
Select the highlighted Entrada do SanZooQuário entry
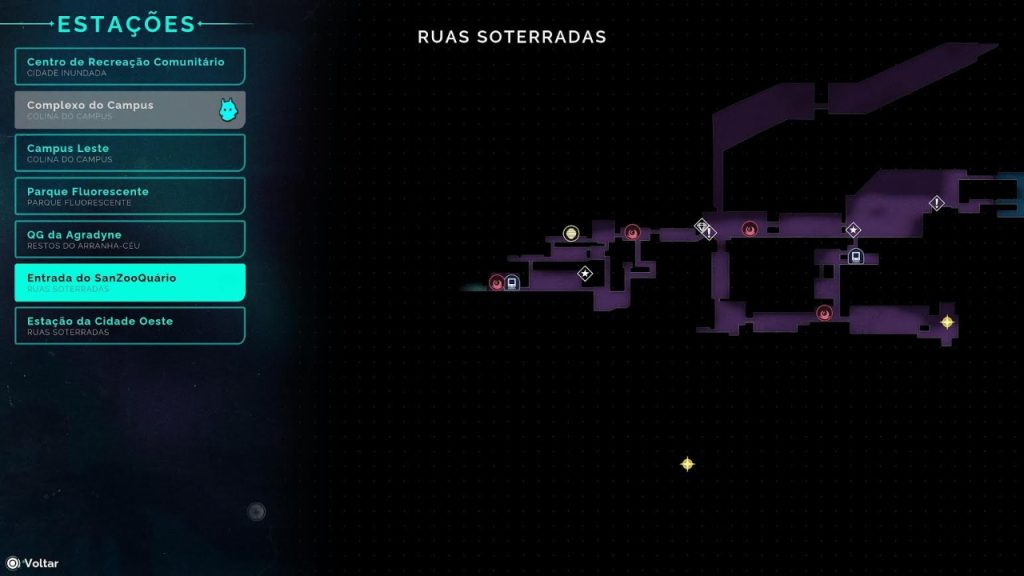(x=130, y=282)
